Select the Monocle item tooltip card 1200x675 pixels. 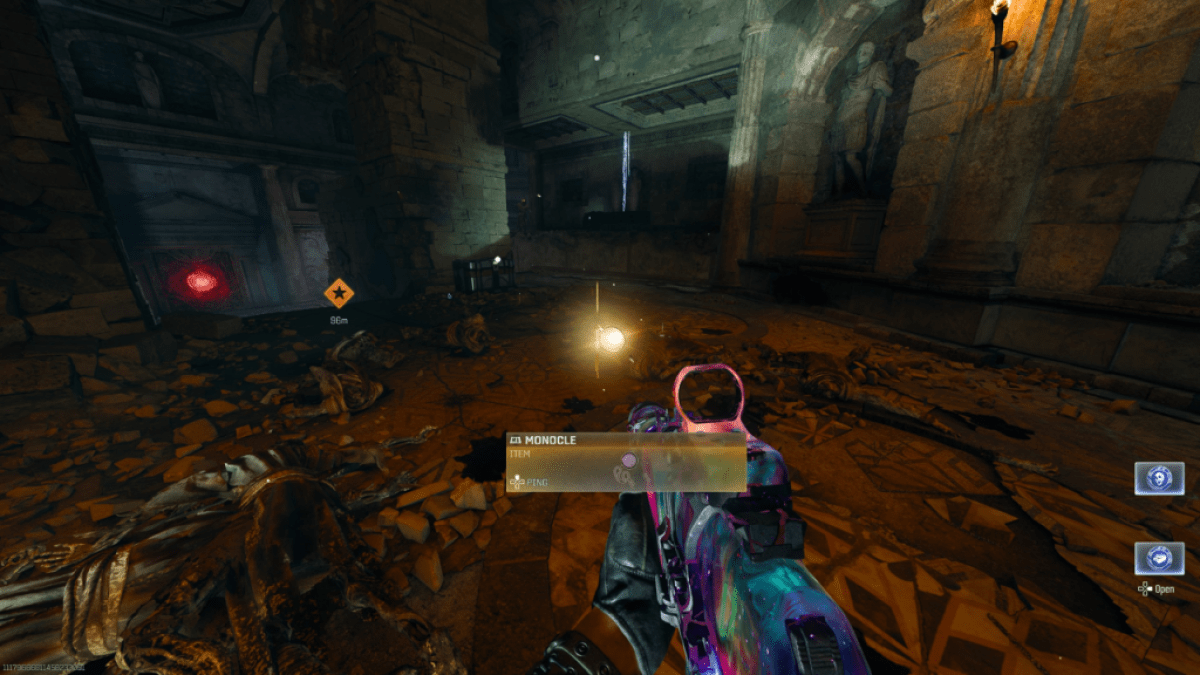tap(626, 461)
